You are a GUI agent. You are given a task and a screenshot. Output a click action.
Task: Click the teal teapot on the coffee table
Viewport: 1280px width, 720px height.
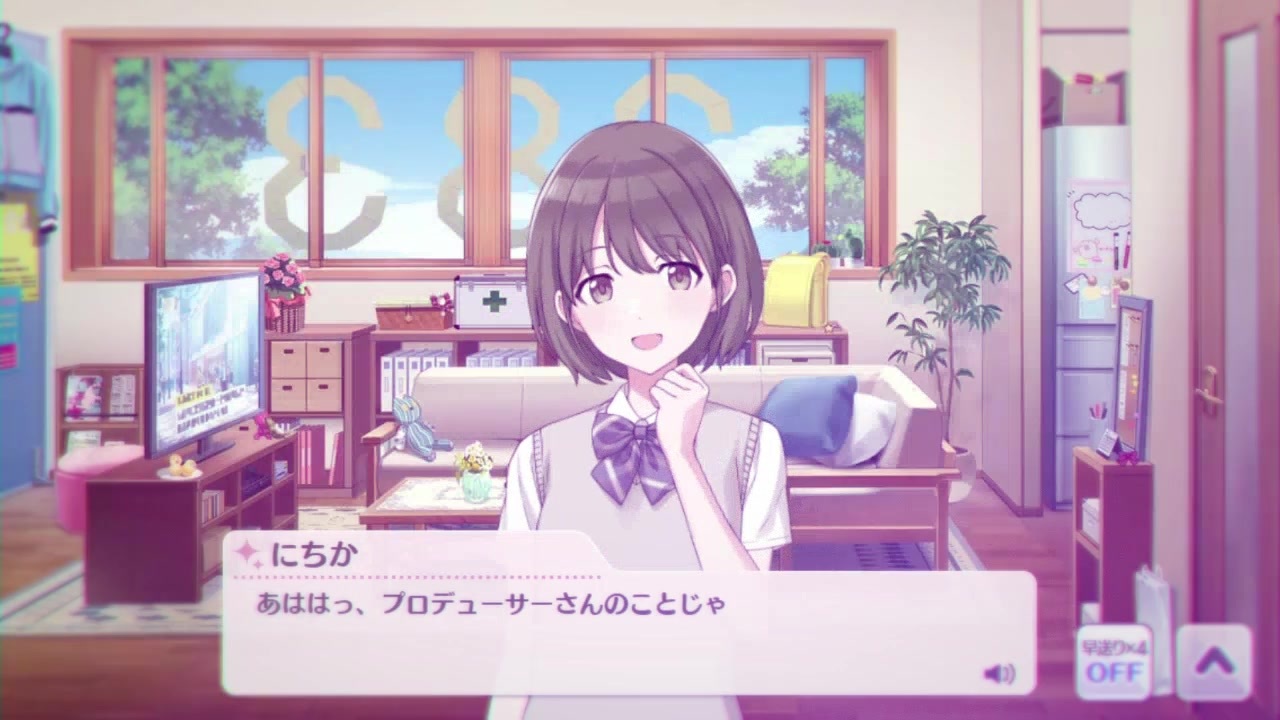click(478, 485)
